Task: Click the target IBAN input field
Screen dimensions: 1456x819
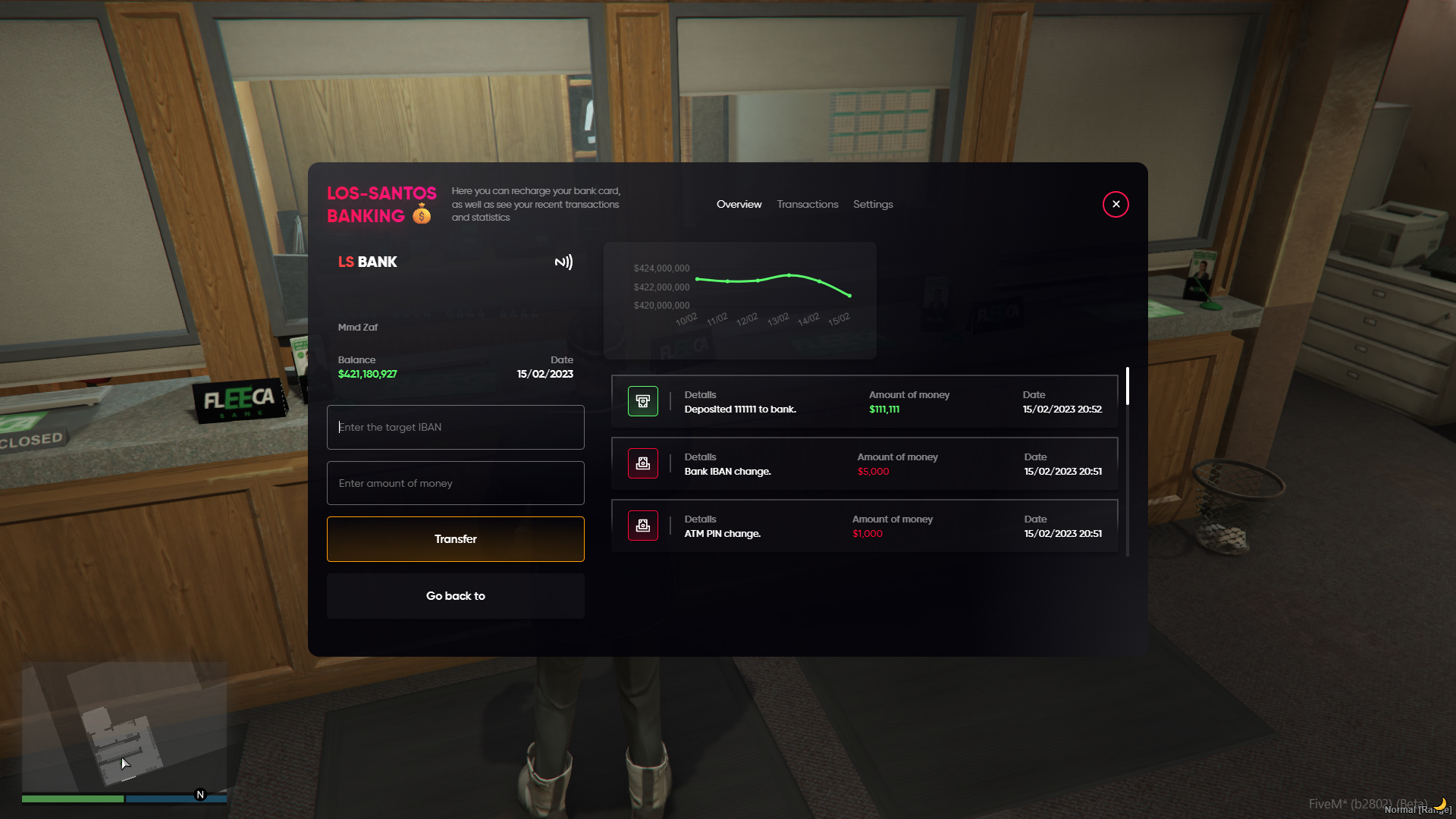Action: (x=455, y=427)
